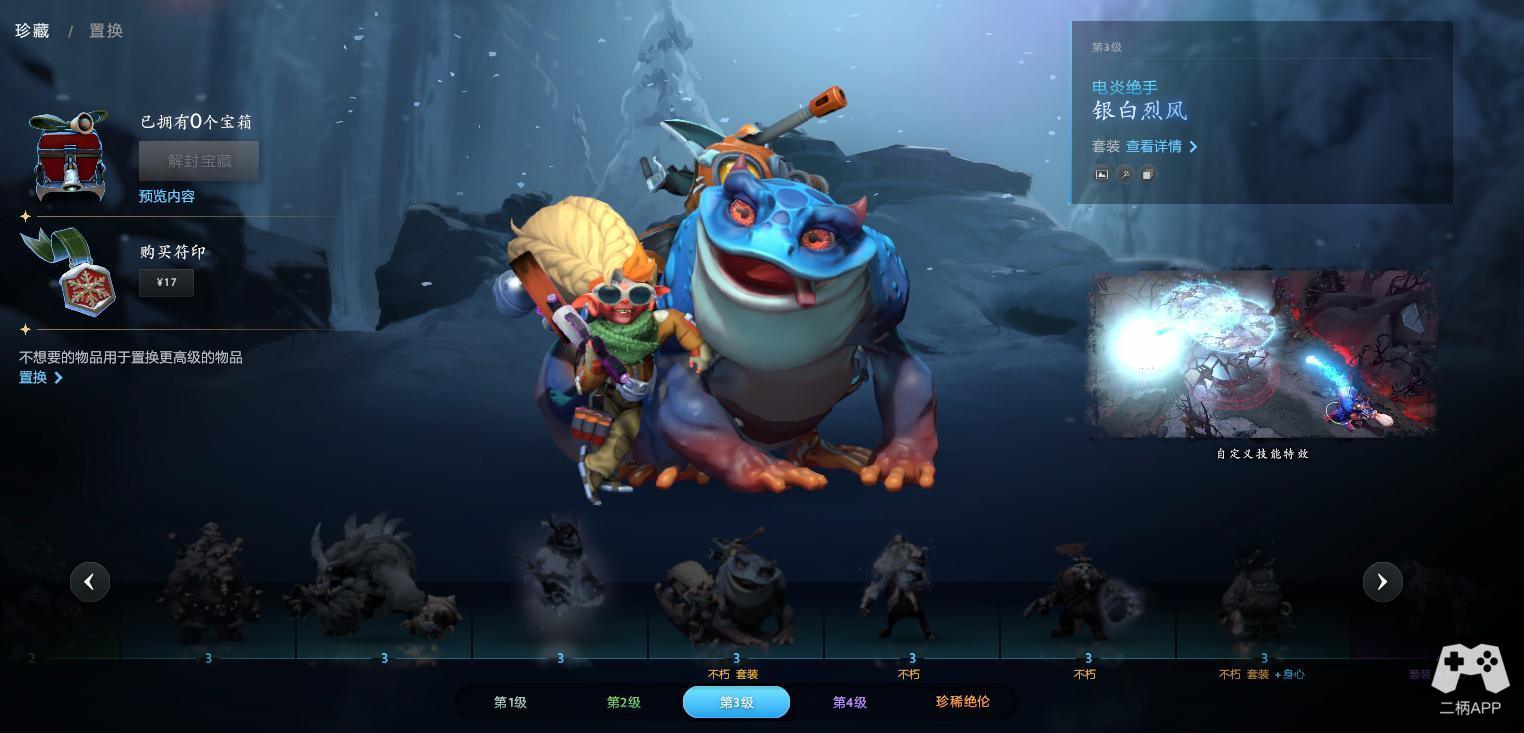Click the red treasure chest icon
Screen dimensions: 1524x733
click(68, 157)
